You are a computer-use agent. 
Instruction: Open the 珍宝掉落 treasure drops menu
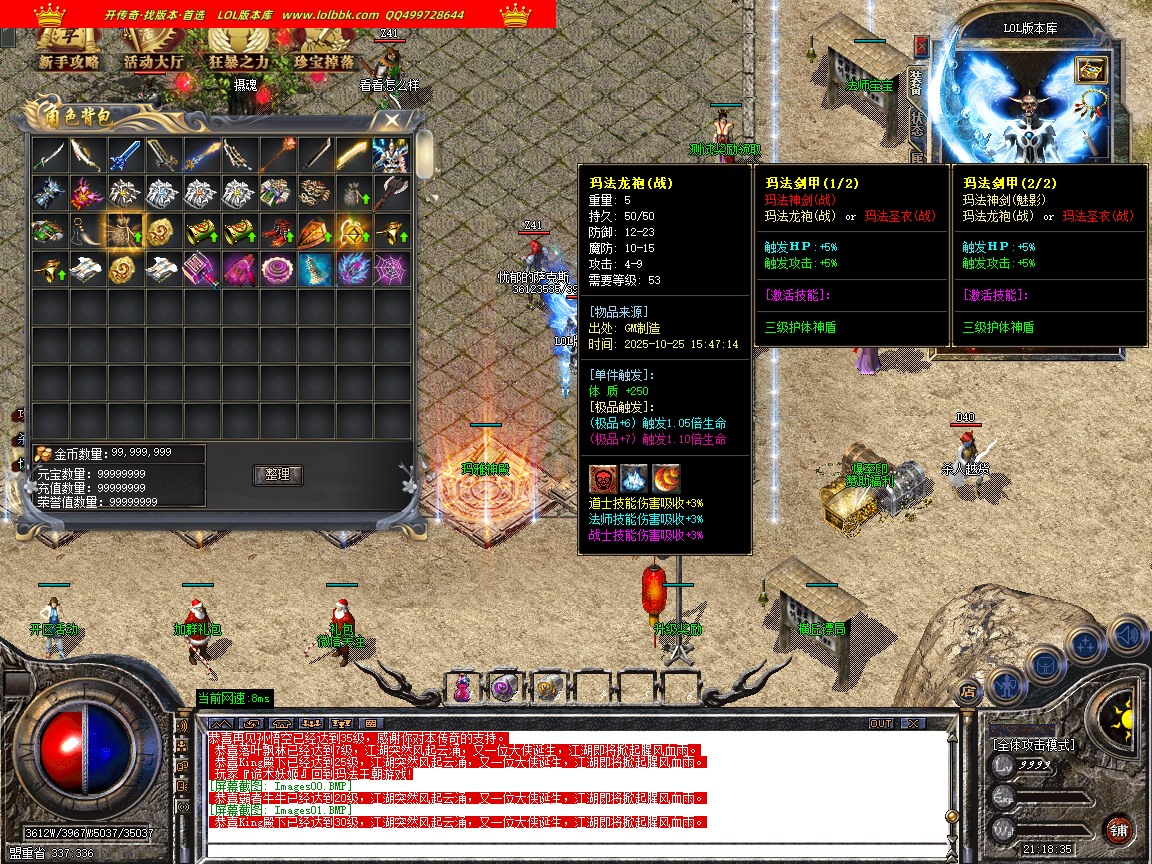[323, 61]
